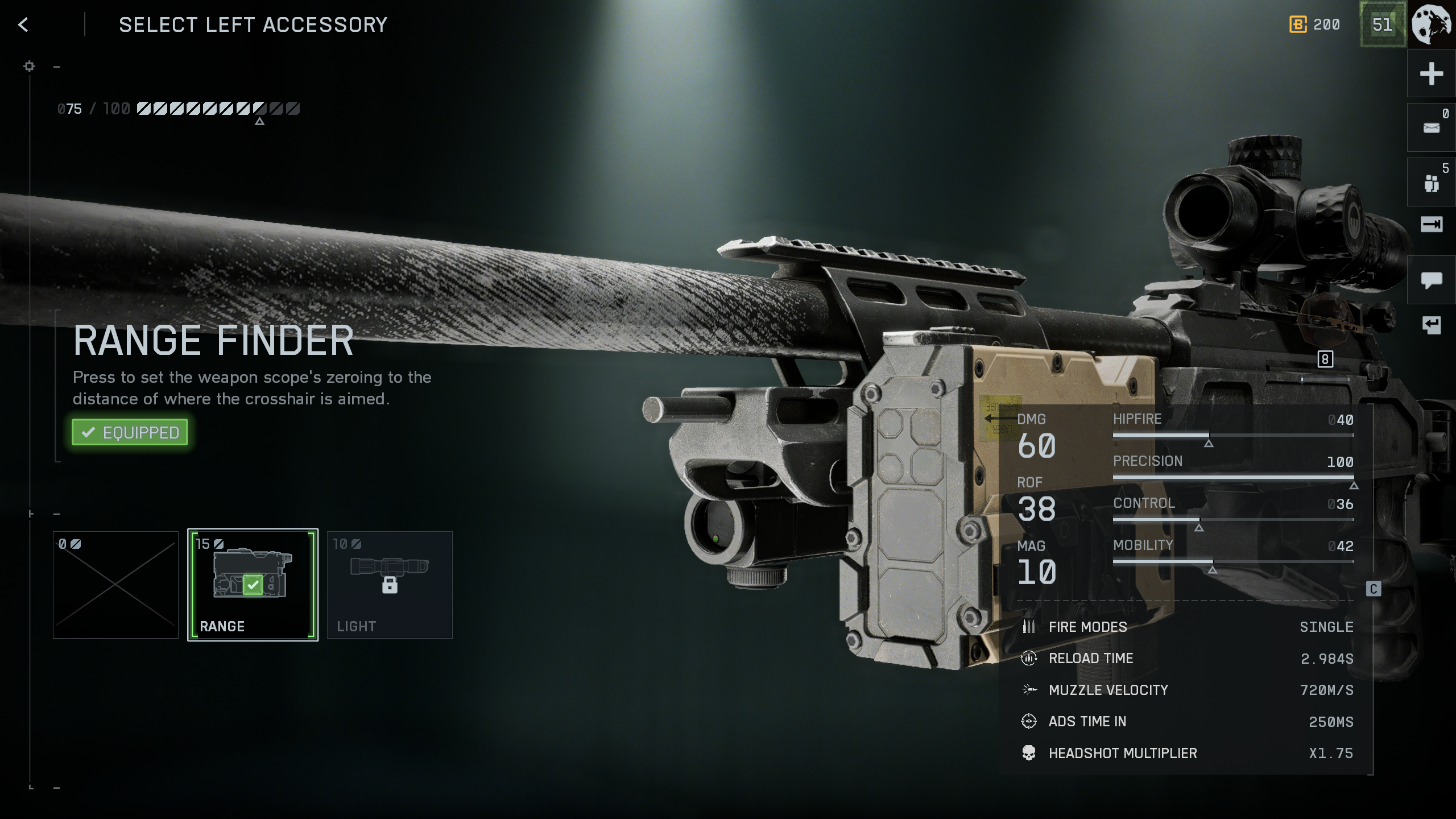Image resolution: width=1456 pixels, height=819 pixels.
Task: Open the plus button in the sidebar
Action: click(x=1431, y=74)
